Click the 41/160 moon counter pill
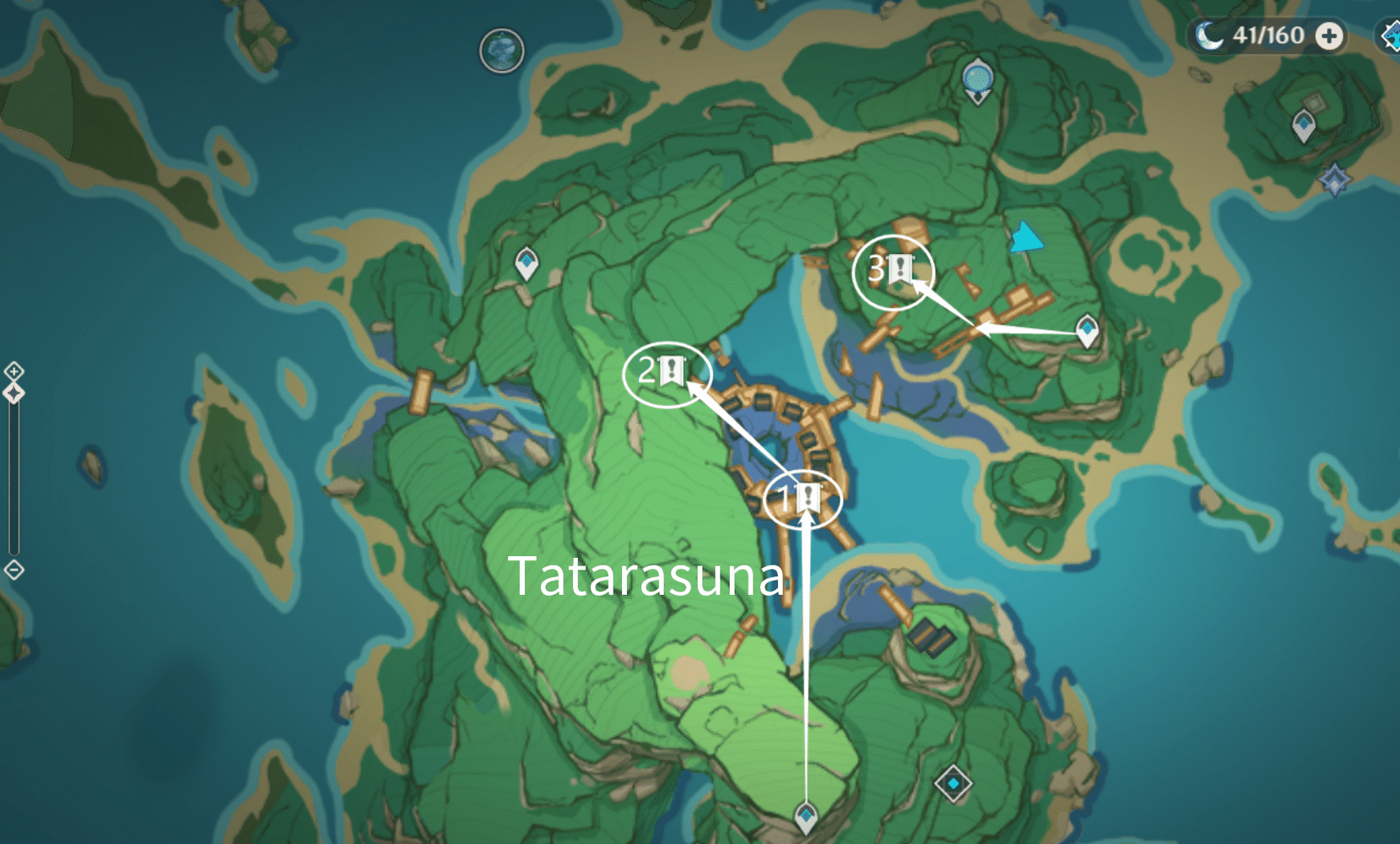This screenshot has width=1400, height=844. pos(1260,37)
